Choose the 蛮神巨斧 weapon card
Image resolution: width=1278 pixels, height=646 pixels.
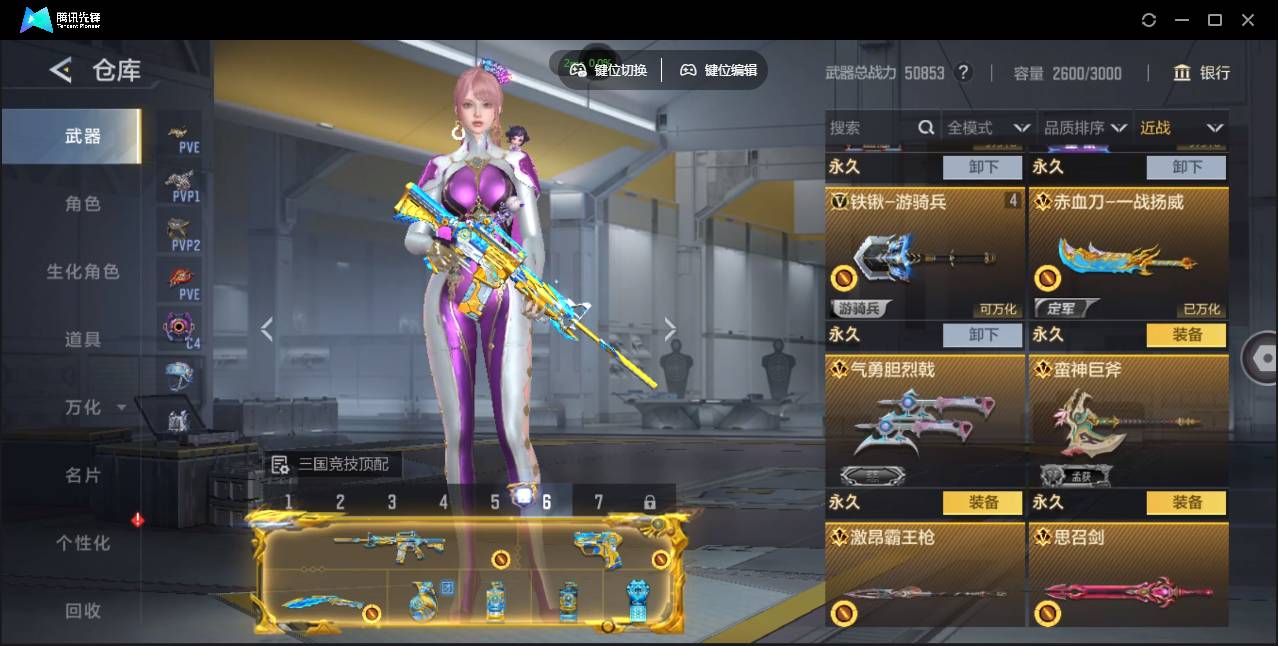coord(1128,421)
